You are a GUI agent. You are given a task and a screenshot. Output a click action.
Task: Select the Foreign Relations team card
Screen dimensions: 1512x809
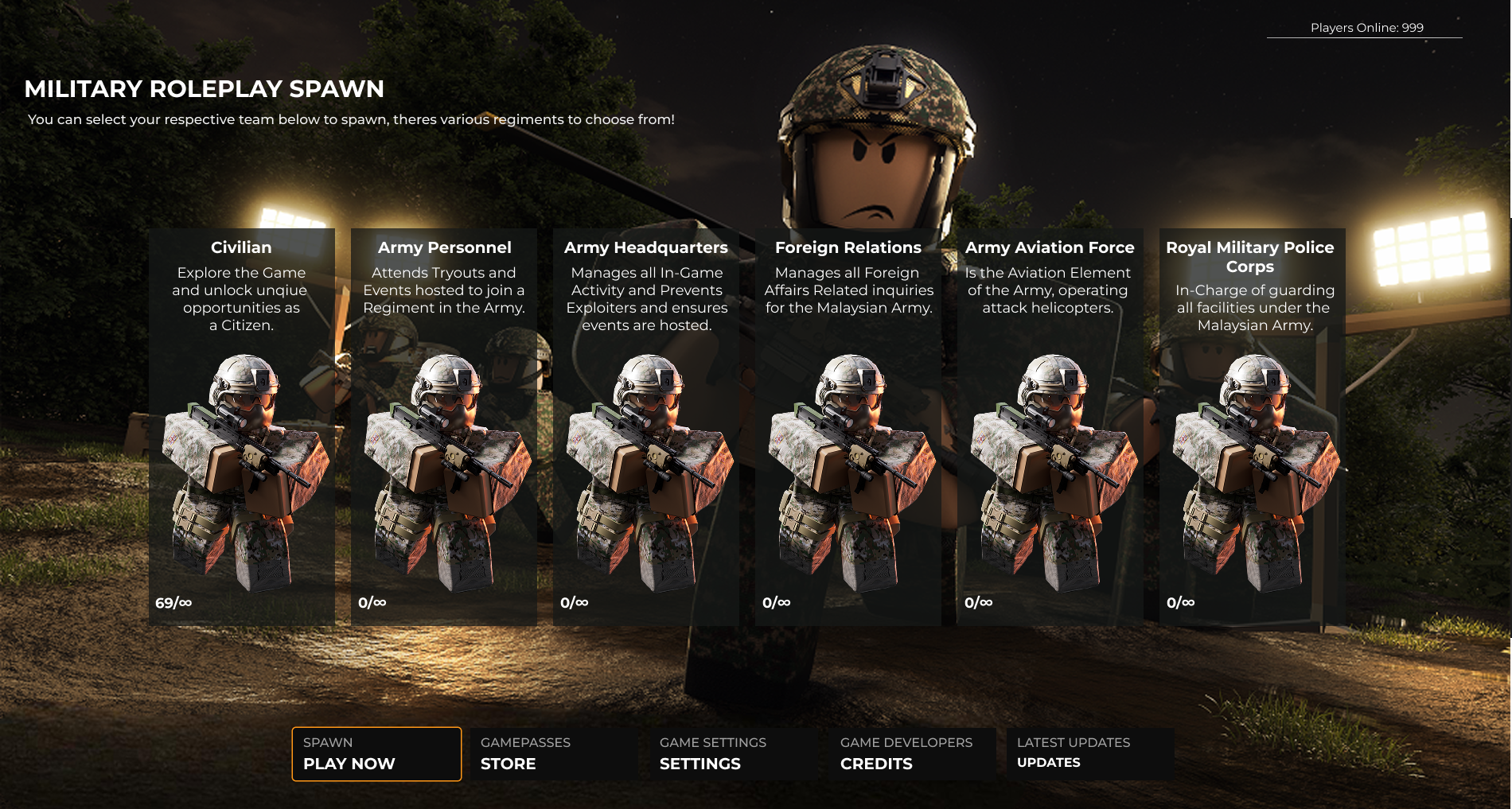[x=848, y=426]
